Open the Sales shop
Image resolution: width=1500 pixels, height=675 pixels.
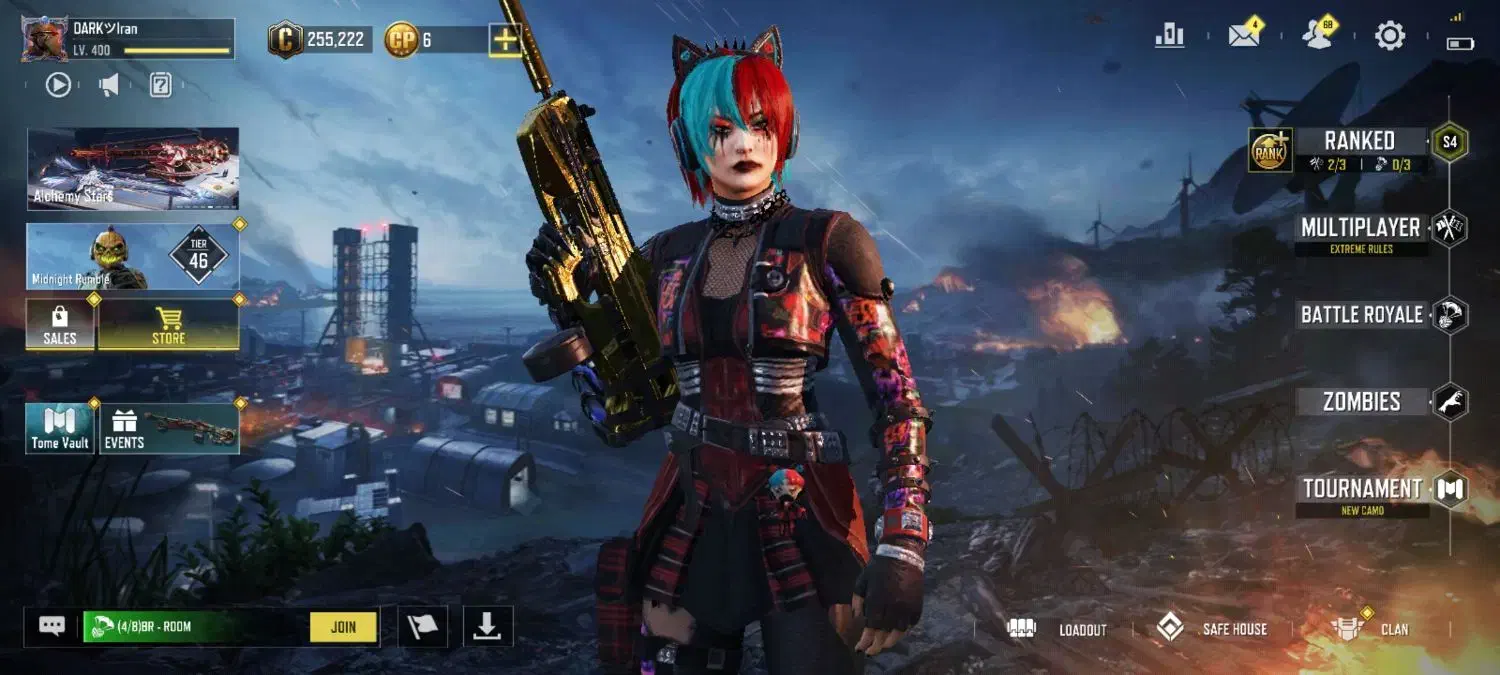pyautogui.click(x=60, y=325)
